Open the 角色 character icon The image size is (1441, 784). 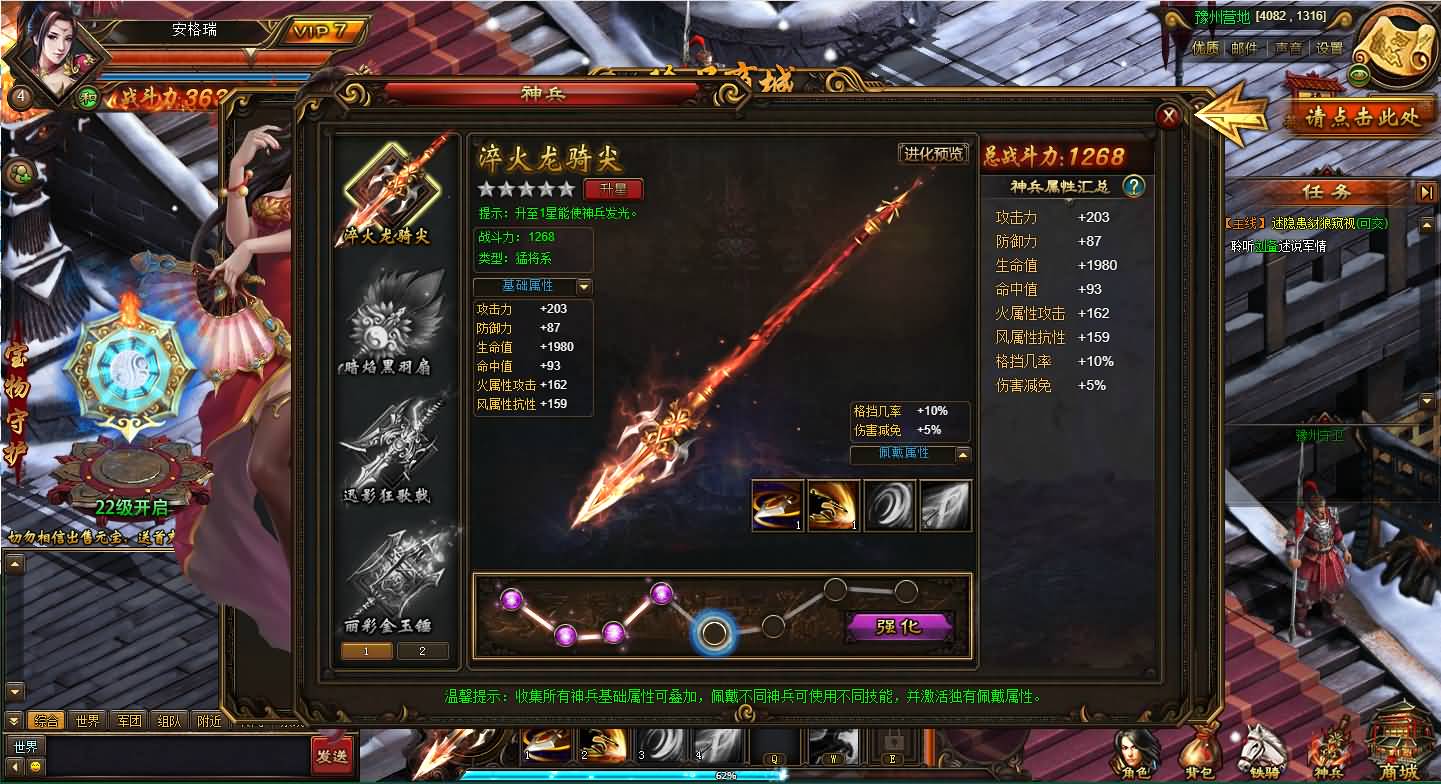1135,748
